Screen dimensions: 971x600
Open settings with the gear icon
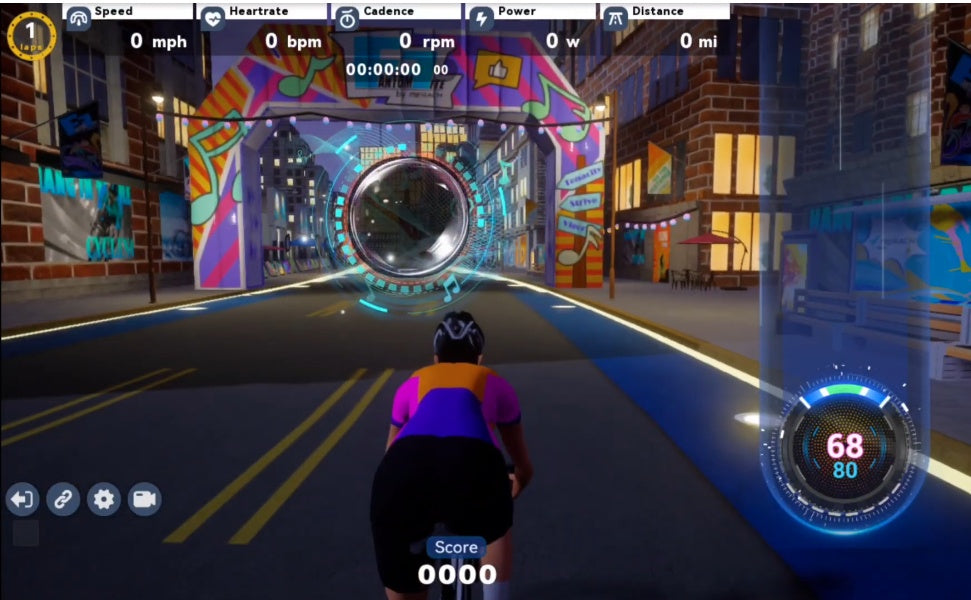tap(104, 499)
